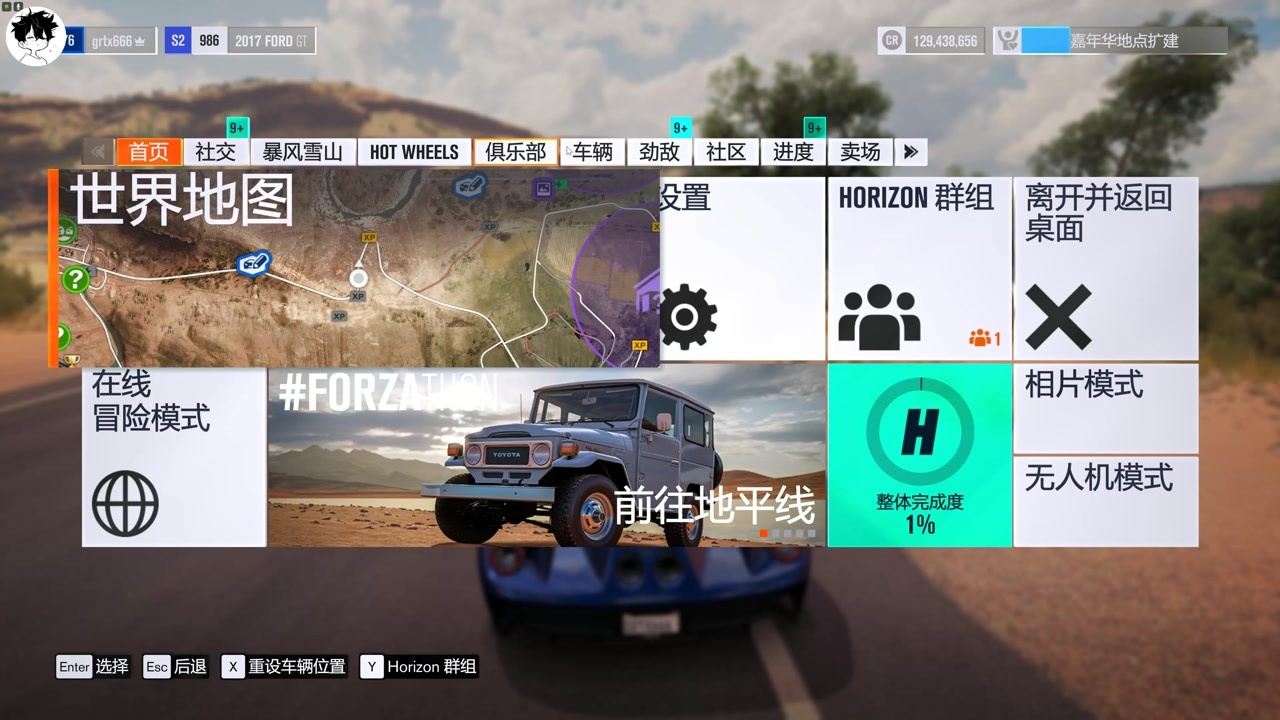Image resolution: width=1280 pixels, height=720 pixels.
Task: Enter 相片模式 photo mode
Action: [1105, 408]
